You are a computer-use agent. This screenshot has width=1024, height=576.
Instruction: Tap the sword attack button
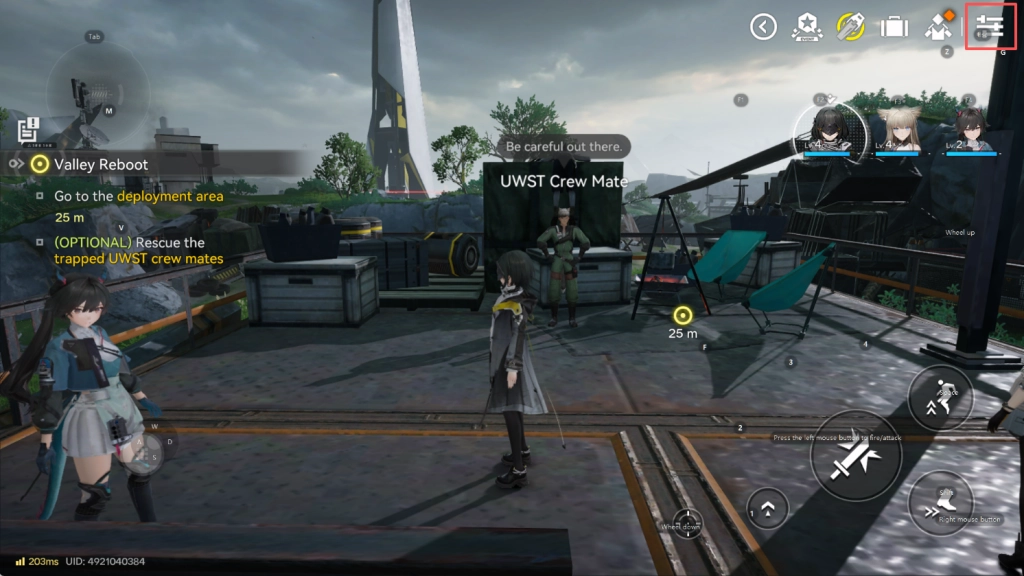855,456
